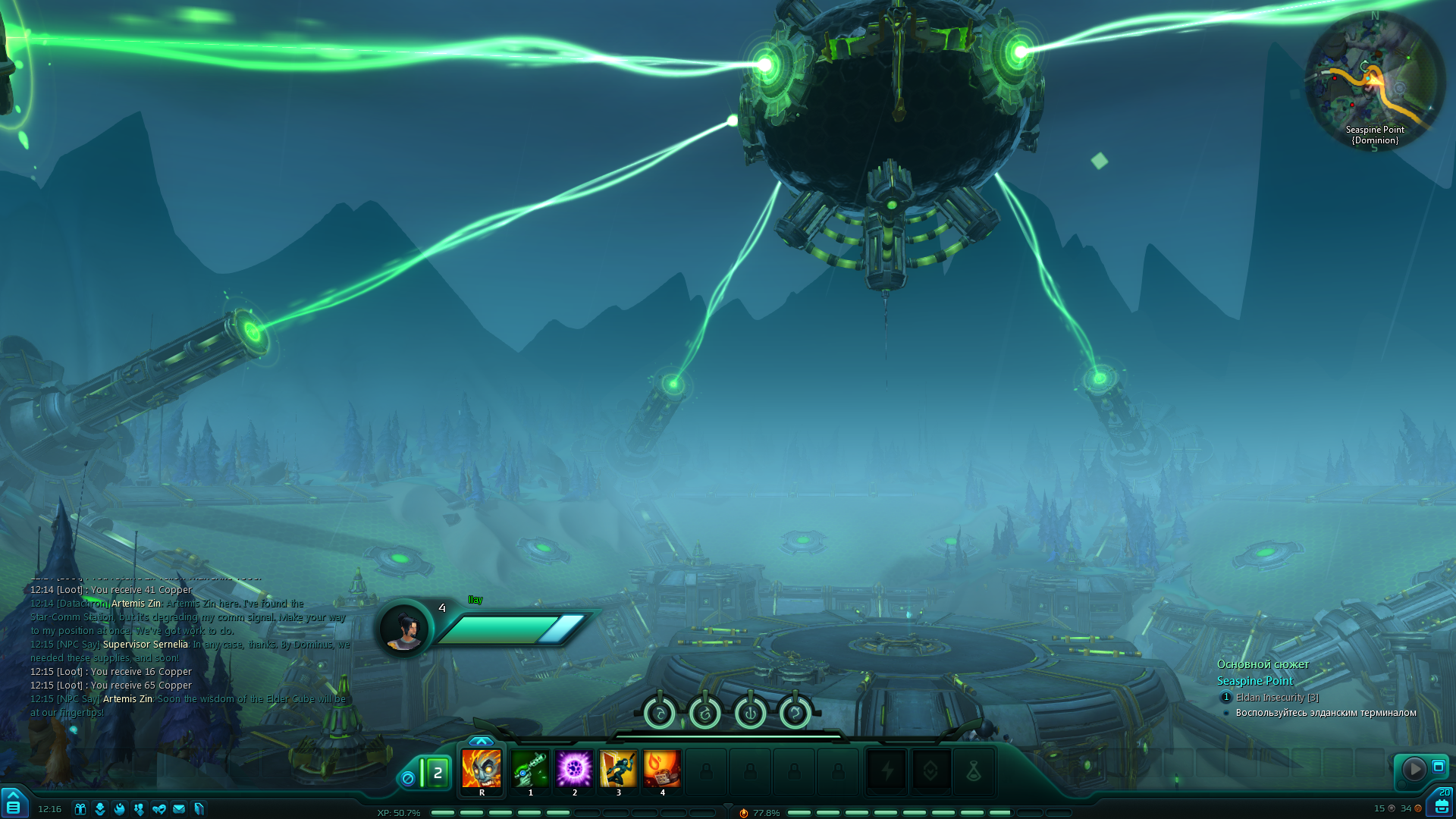Open the Seaspine Point minimap
The height and width of the screenshot is (819, 1456).
(1374, 80)
